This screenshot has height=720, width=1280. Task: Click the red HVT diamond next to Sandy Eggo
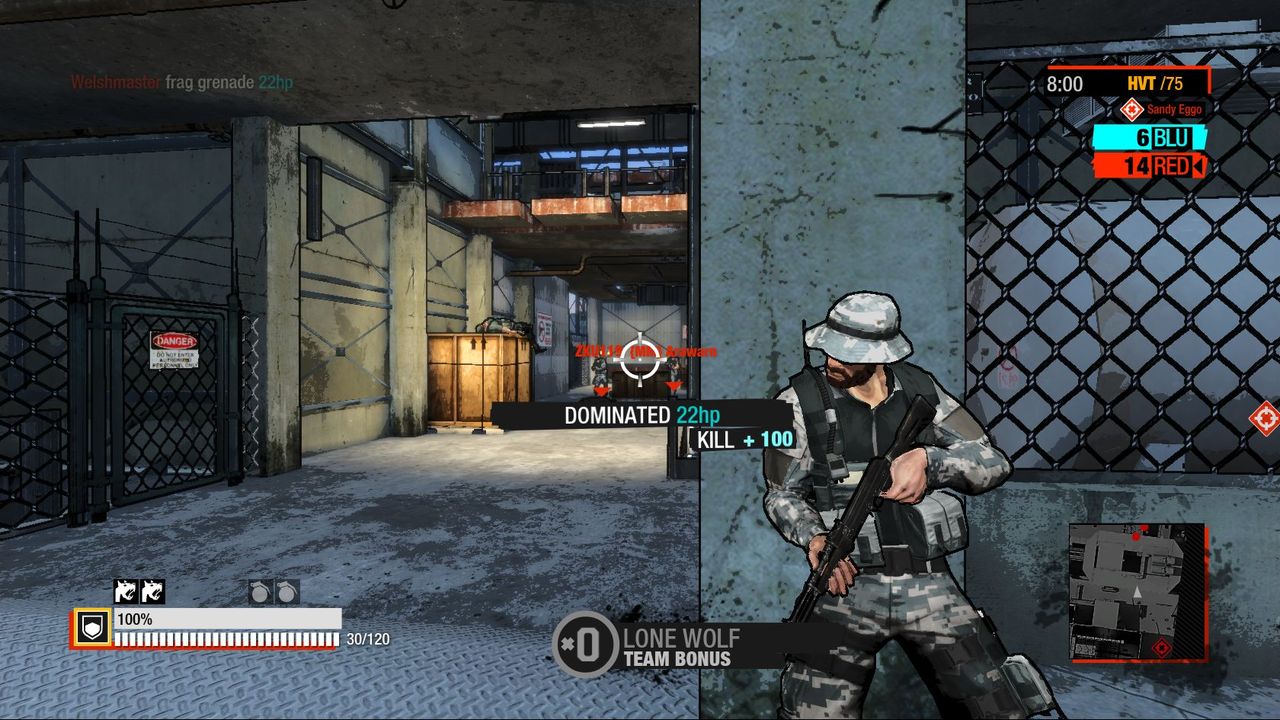1133,111
